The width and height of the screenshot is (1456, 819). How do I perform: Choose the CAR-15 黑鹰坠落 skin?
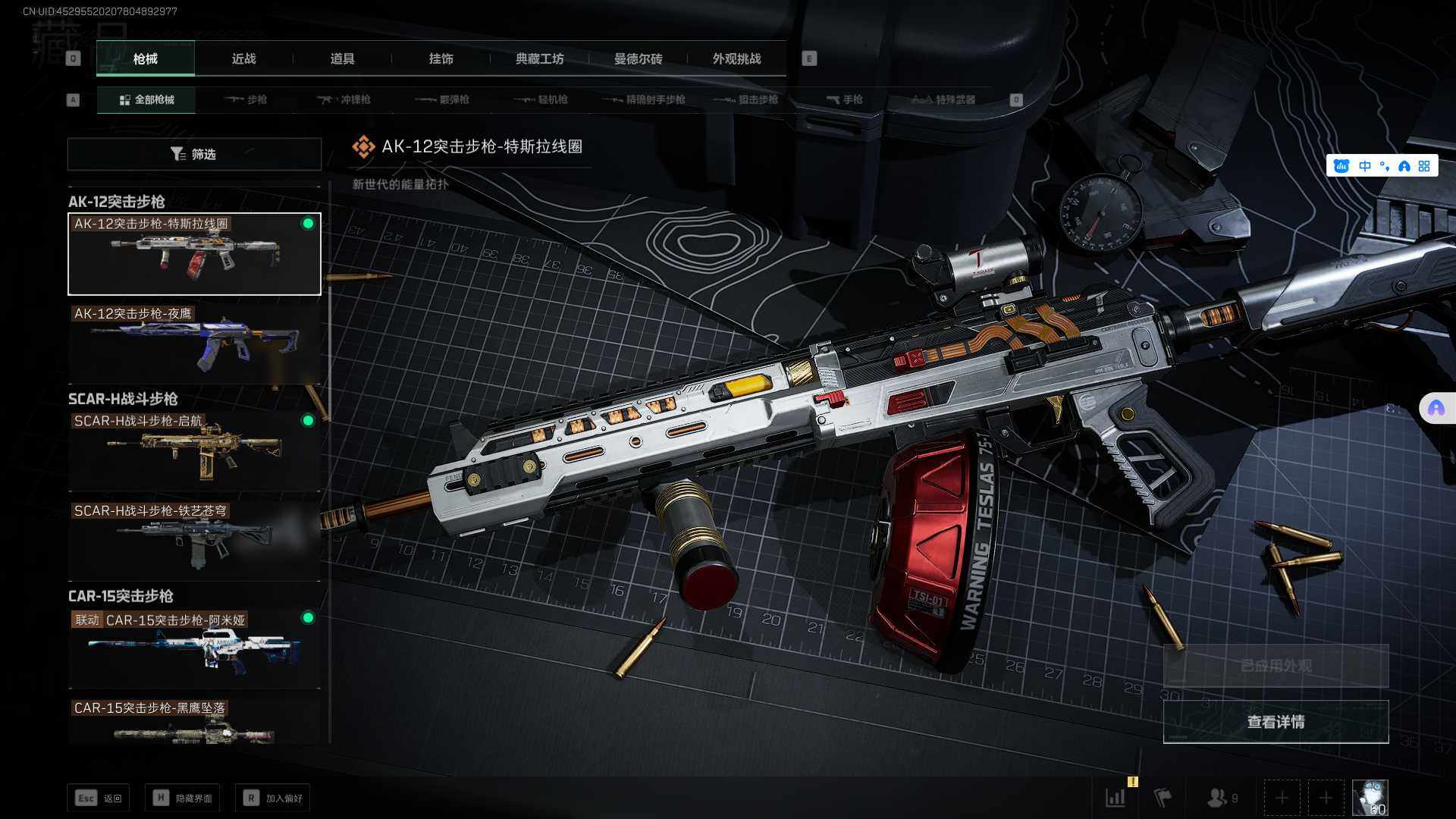[x=194, y=722]
